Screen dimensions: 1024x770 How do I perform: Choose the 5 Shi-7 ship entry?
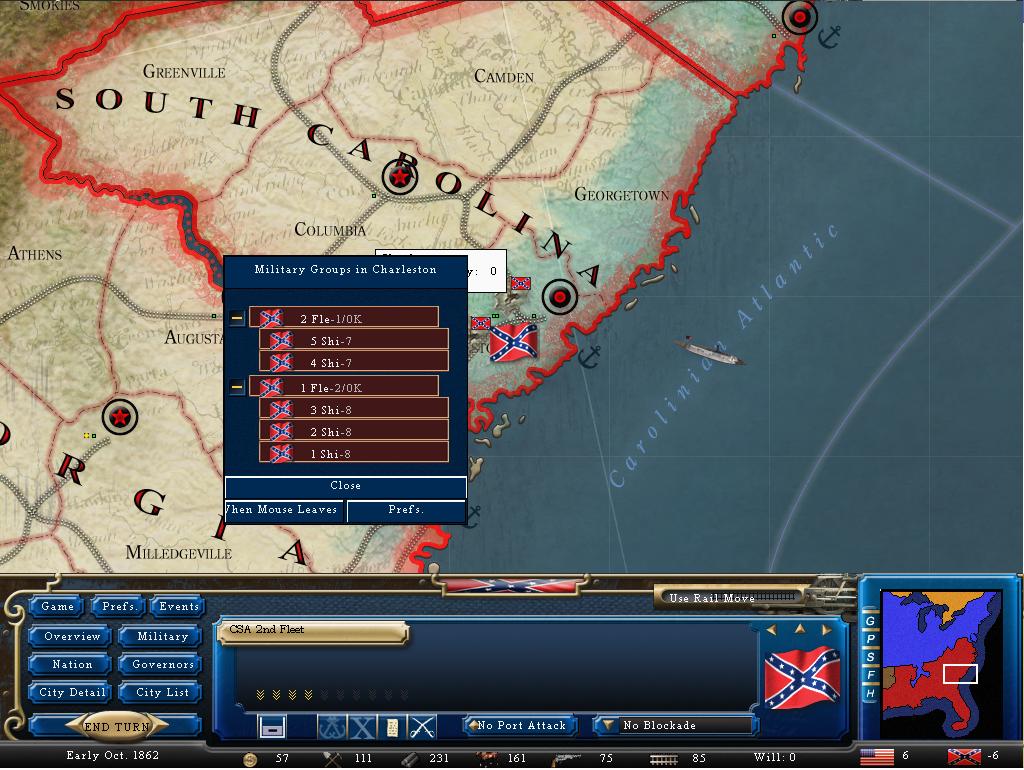(353, 341)
